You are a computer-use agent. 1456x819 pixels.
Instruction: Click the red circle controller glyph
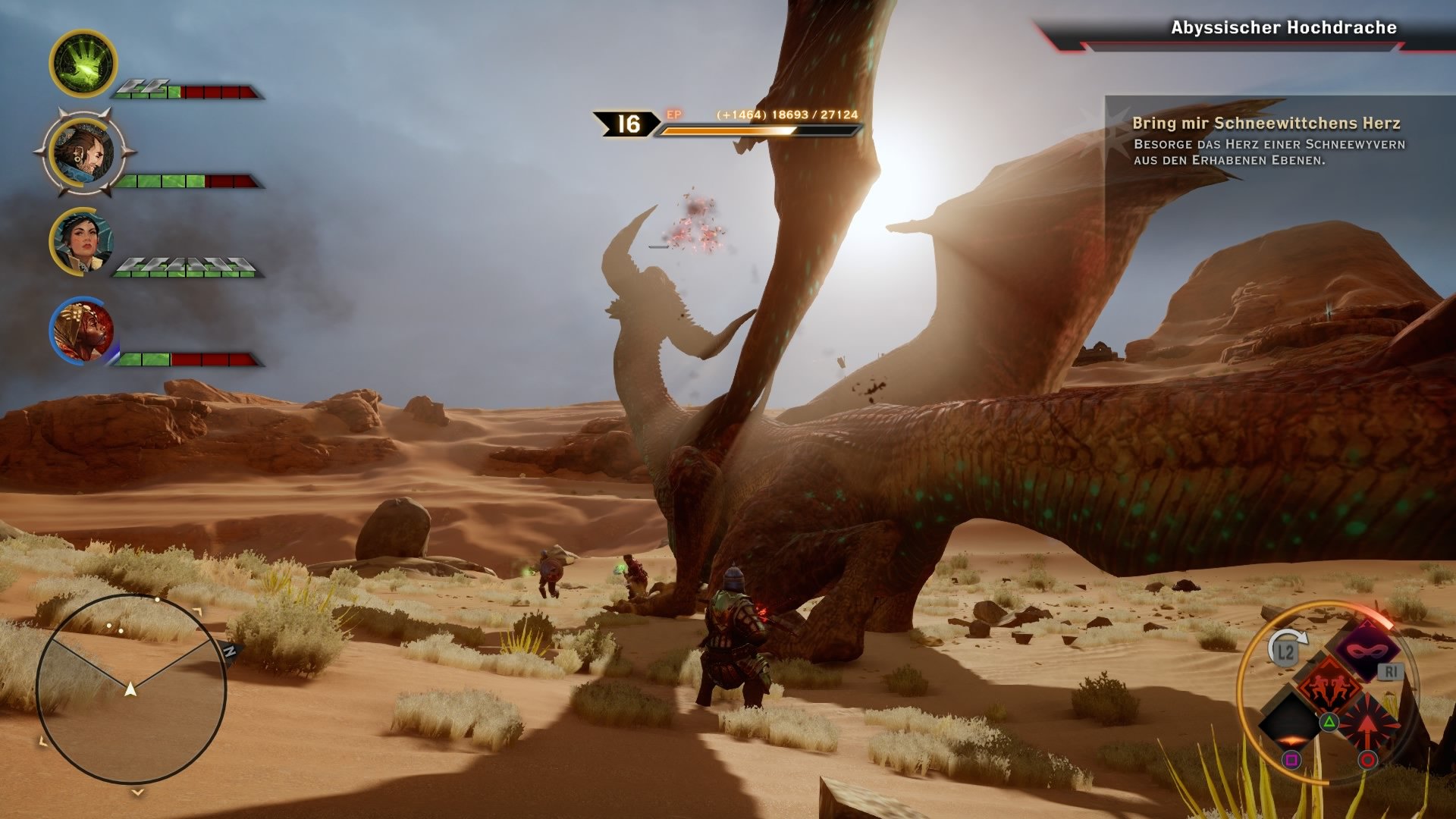pos(1367,759)
